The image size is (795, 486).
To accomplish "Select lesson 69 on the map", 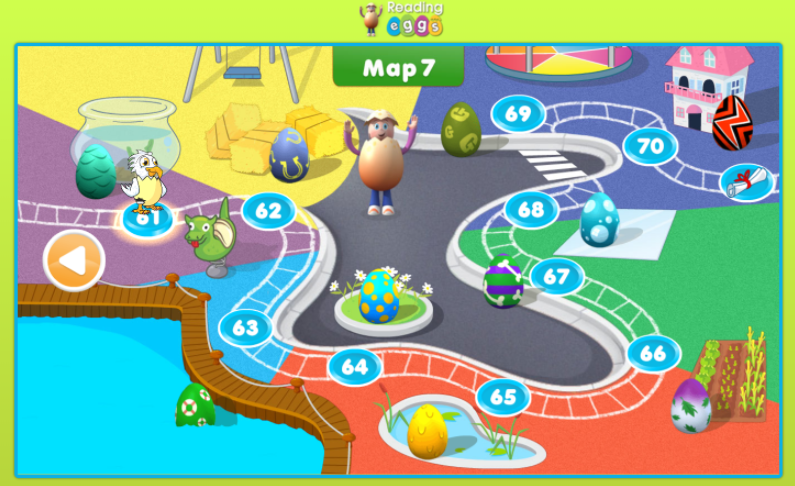I will [517, 114].
